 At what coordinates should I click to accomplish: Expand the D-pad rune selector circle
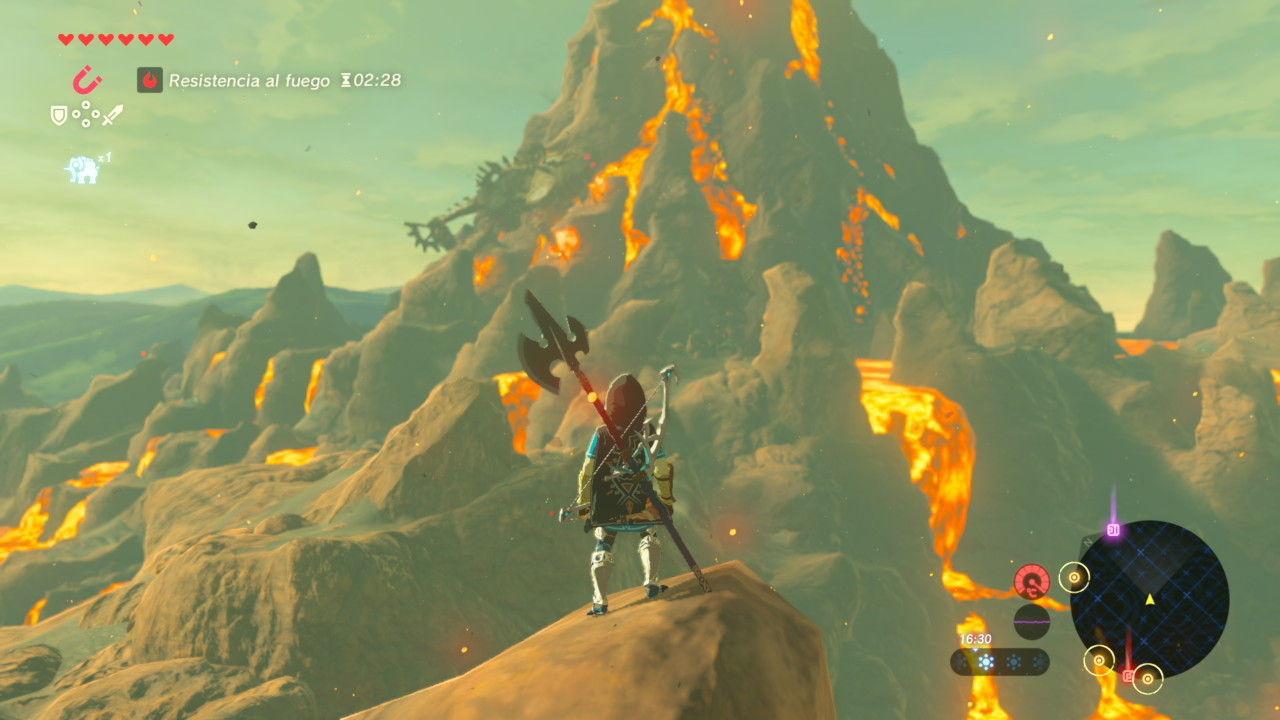86,114
